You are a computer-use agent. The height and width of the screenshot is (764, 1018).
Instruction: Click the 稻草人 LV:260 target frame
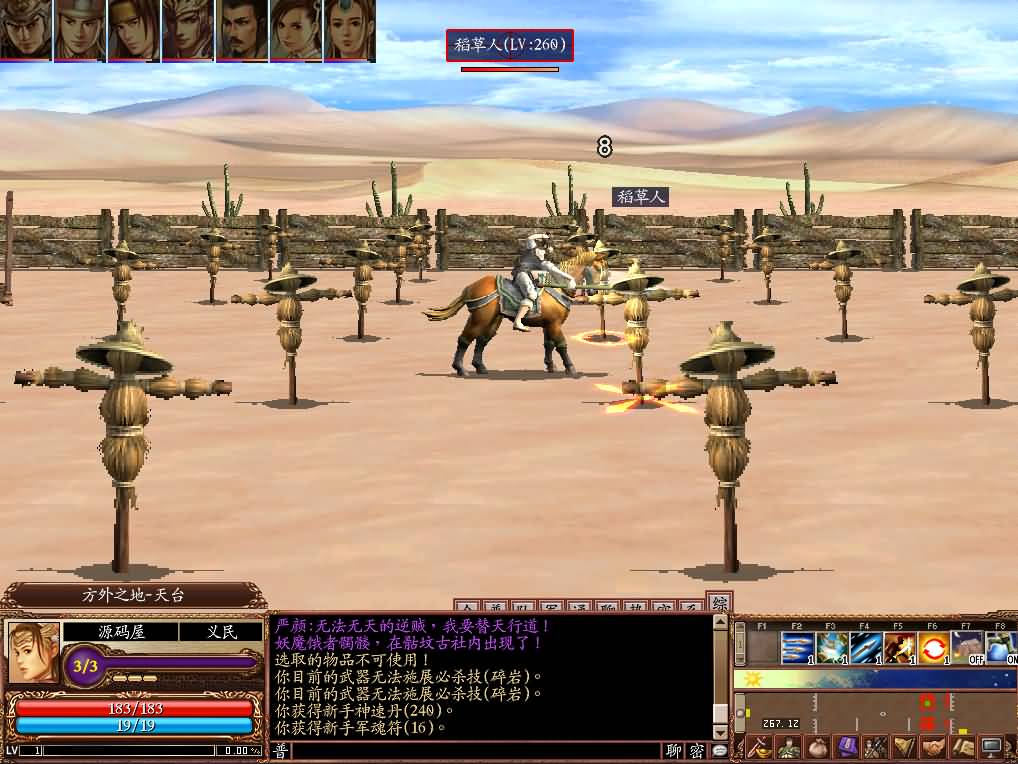coord(510,45)
